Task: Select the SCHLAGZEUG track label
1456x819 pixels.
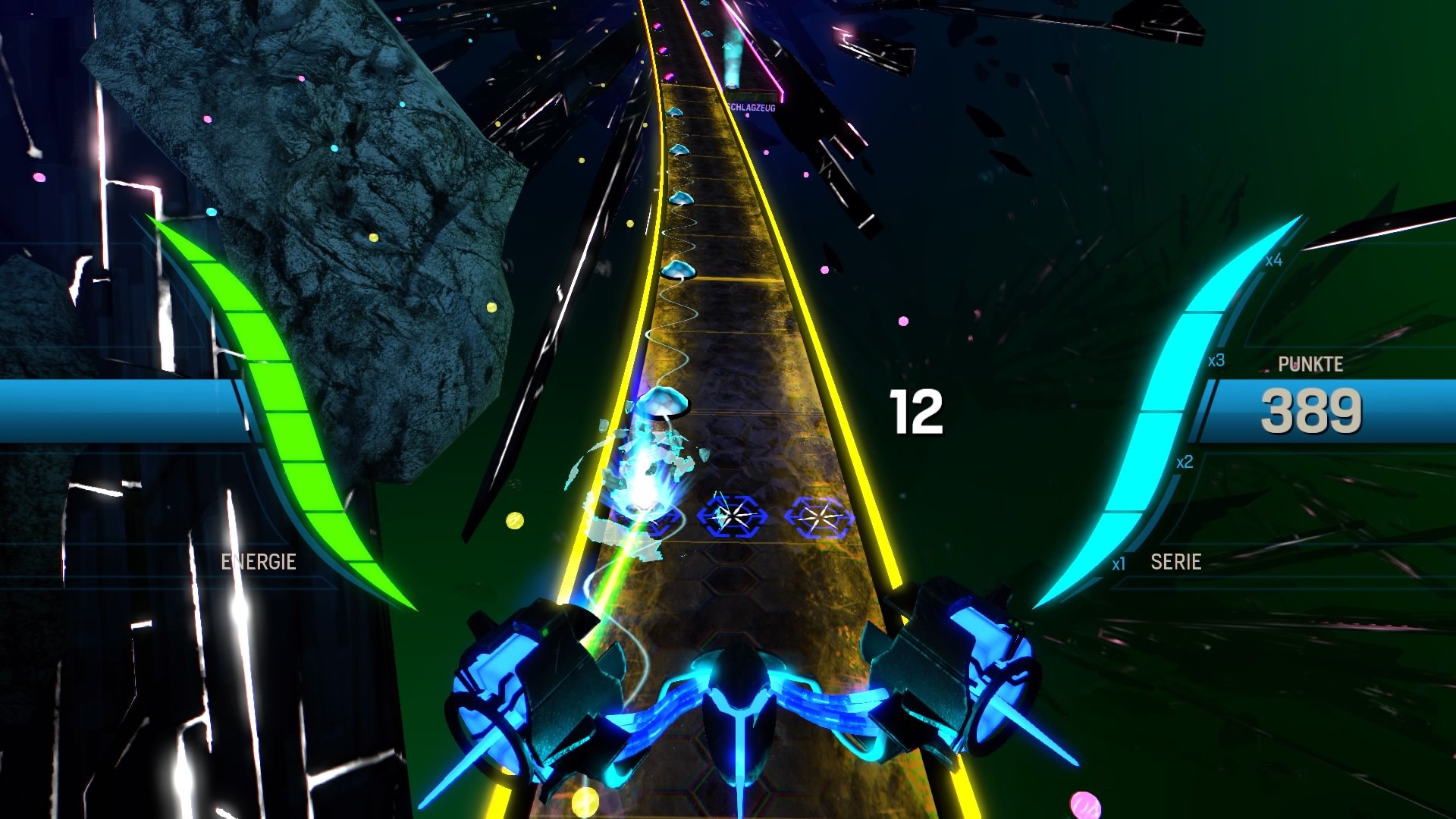Action: [x=752, y=108]
